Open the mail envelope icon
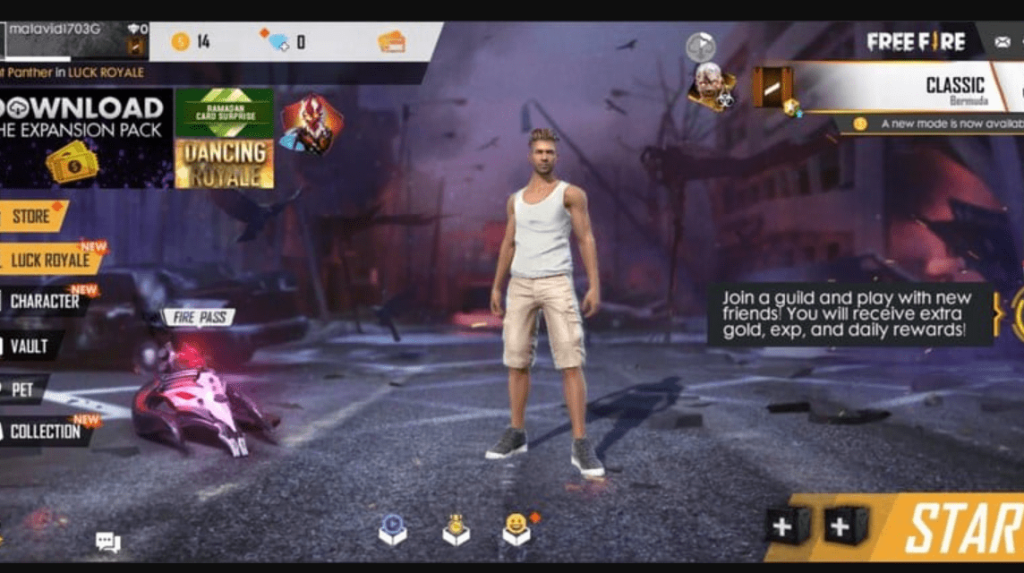 point(1002,42)
